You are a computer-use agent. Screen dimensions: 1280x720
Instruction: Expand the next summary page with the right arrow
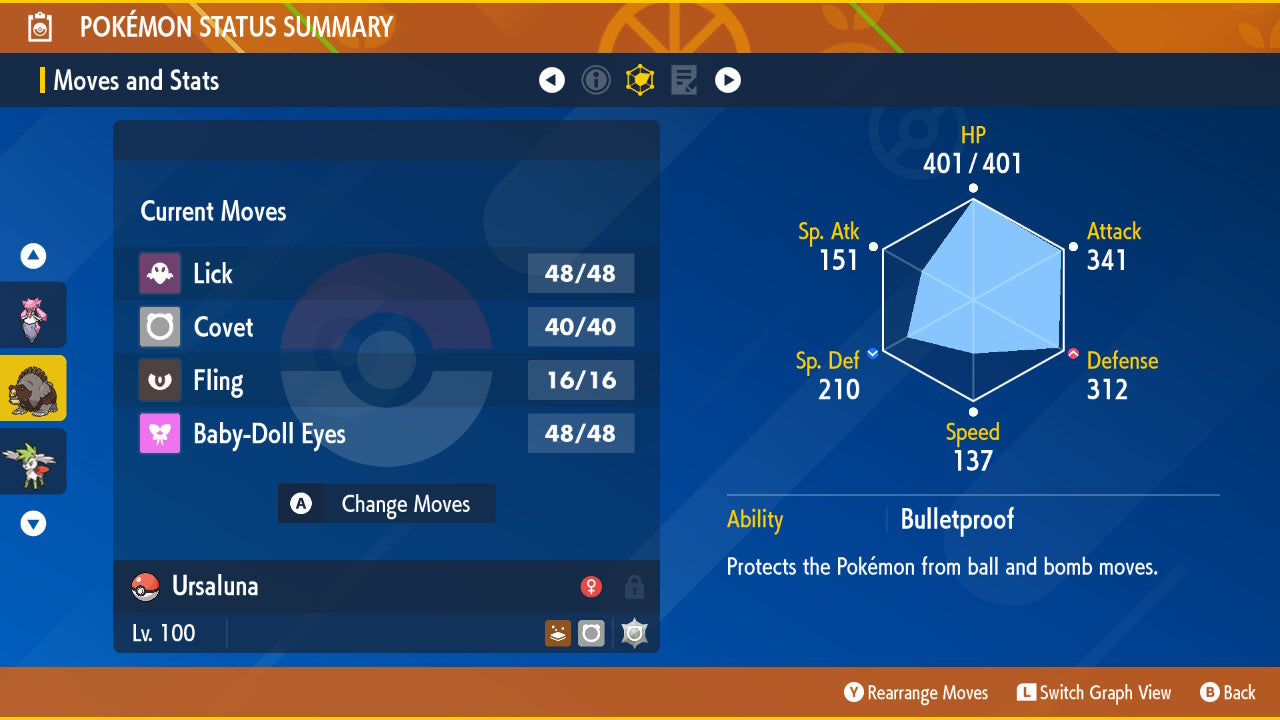click(727, 80)
